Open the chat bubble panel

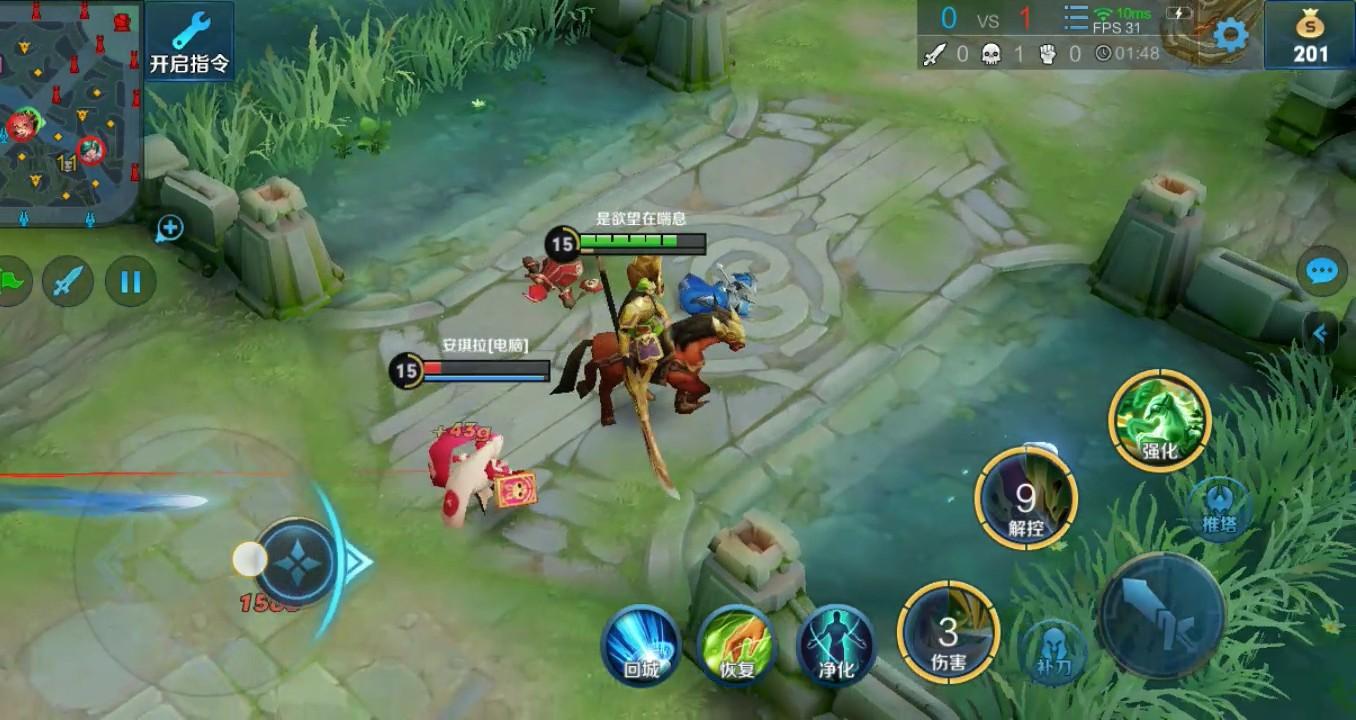(x=1322, y=271)
